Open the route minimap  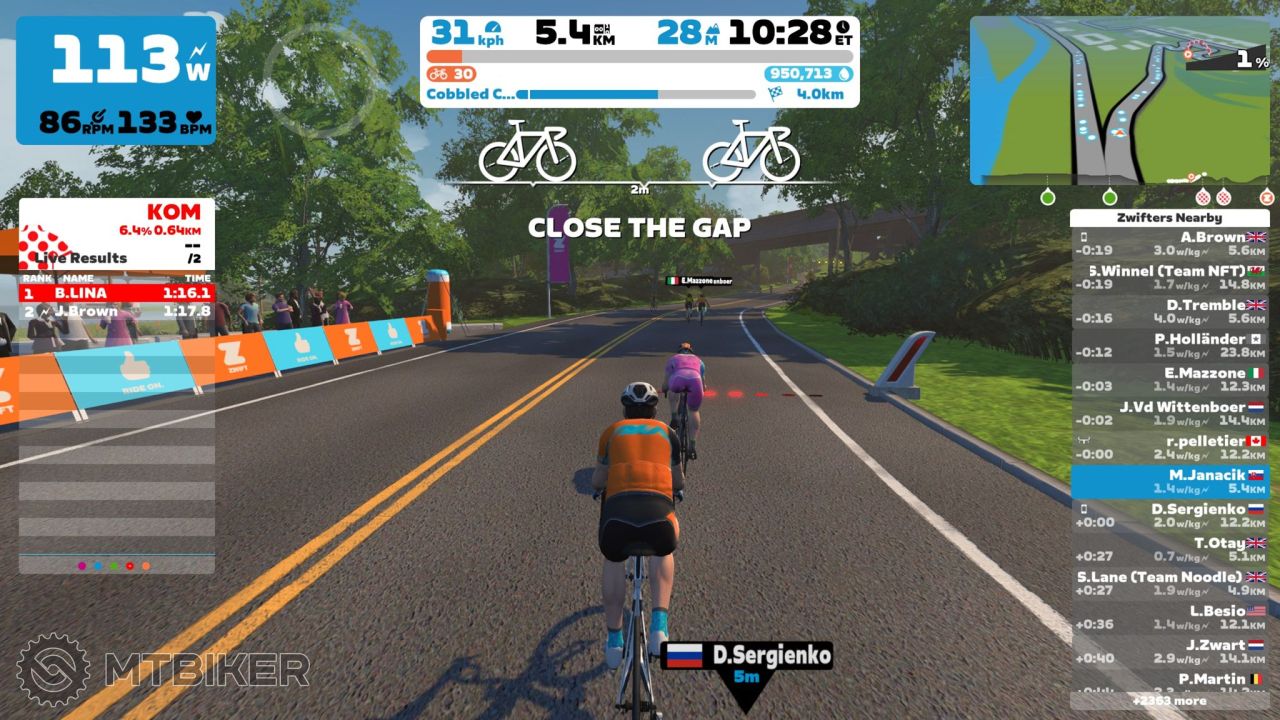pos(1120,100)
